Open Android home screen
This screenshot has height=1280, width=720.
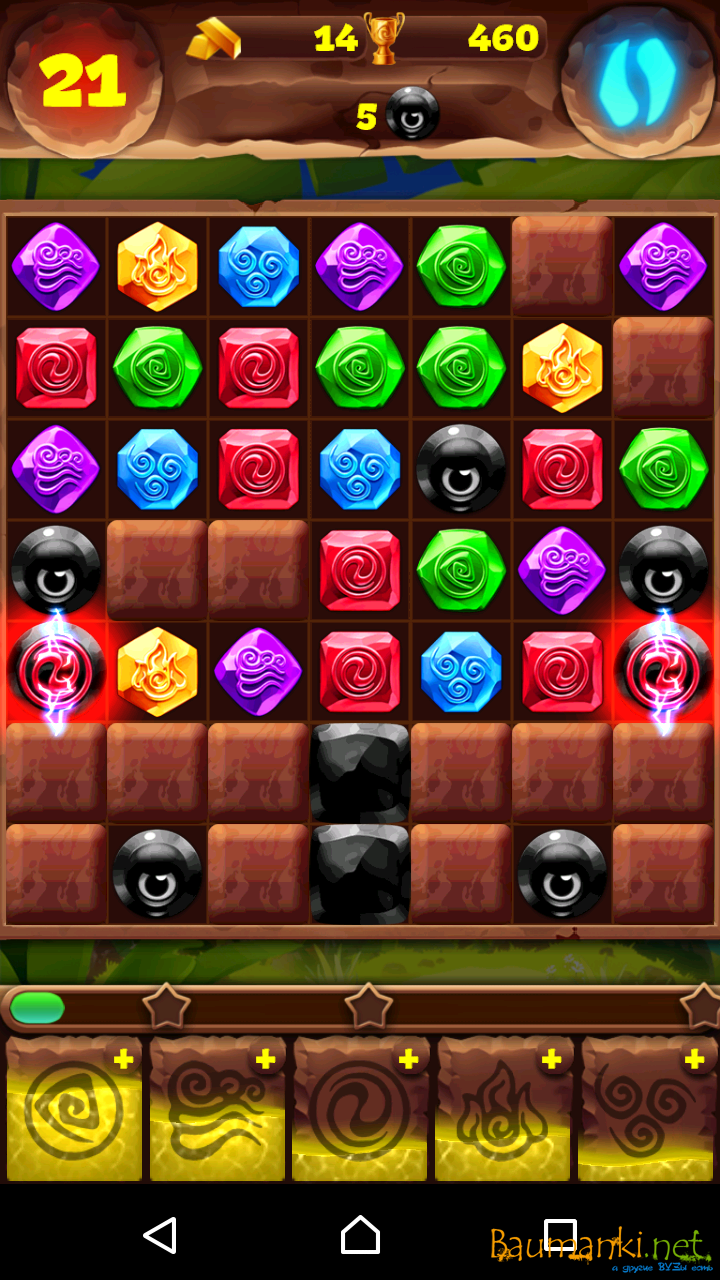pos(360,1235)
